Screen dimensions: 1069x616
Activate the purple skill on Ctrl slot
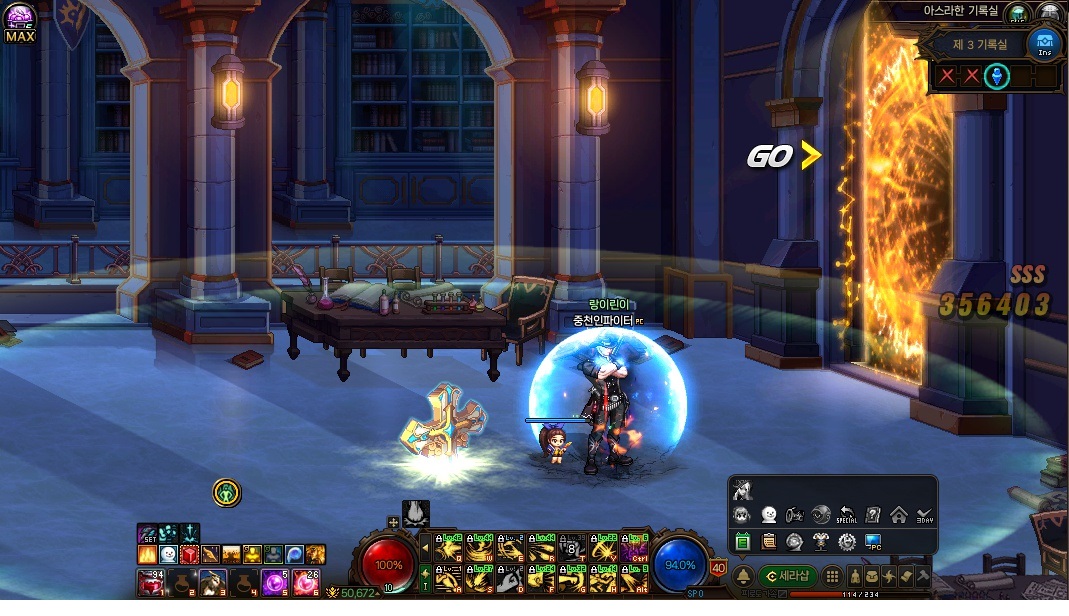(x=633, y=548)
